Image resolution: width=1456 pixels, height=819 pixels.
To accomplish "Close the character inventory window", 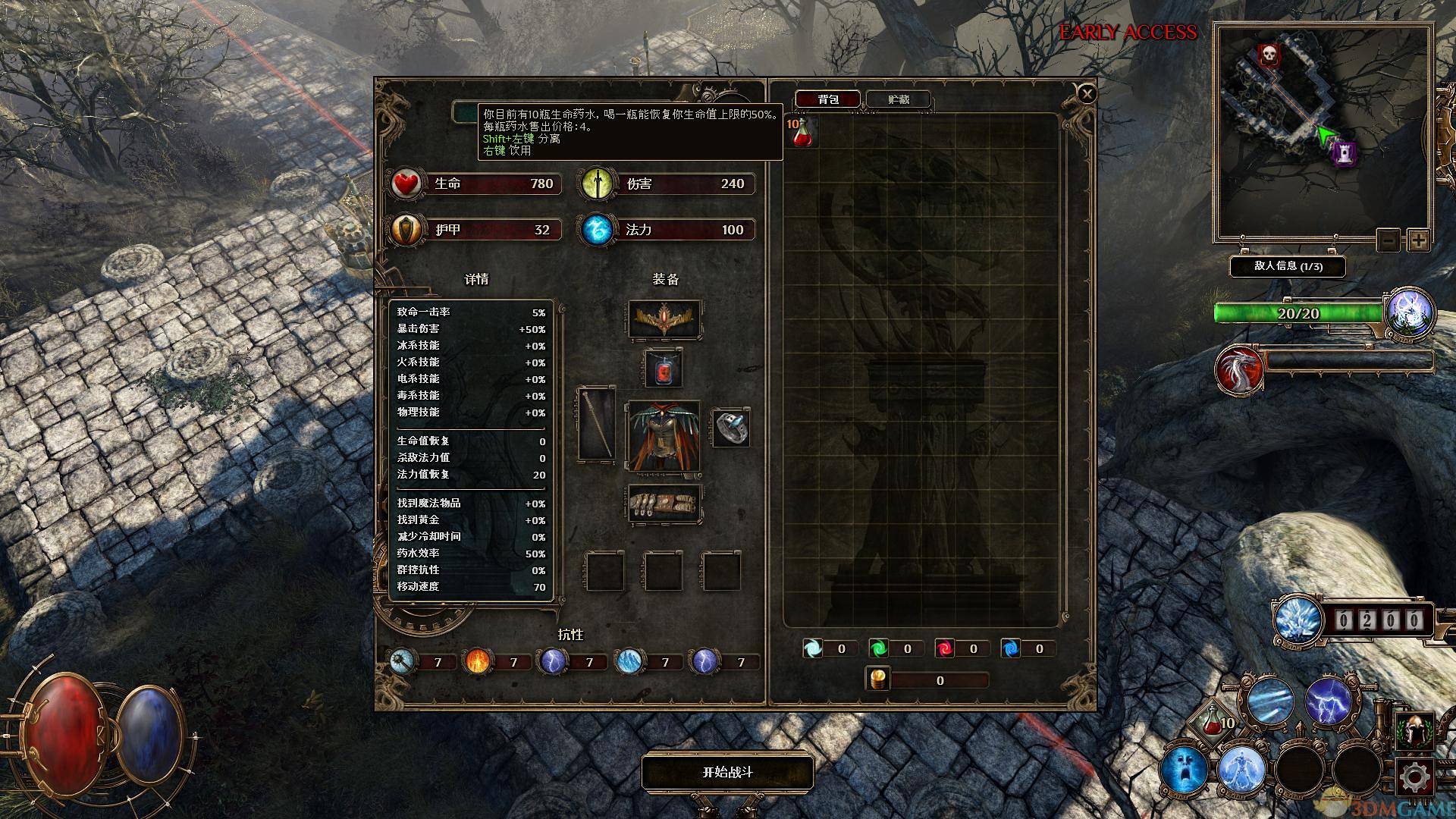I will (x=1087, y=93).
